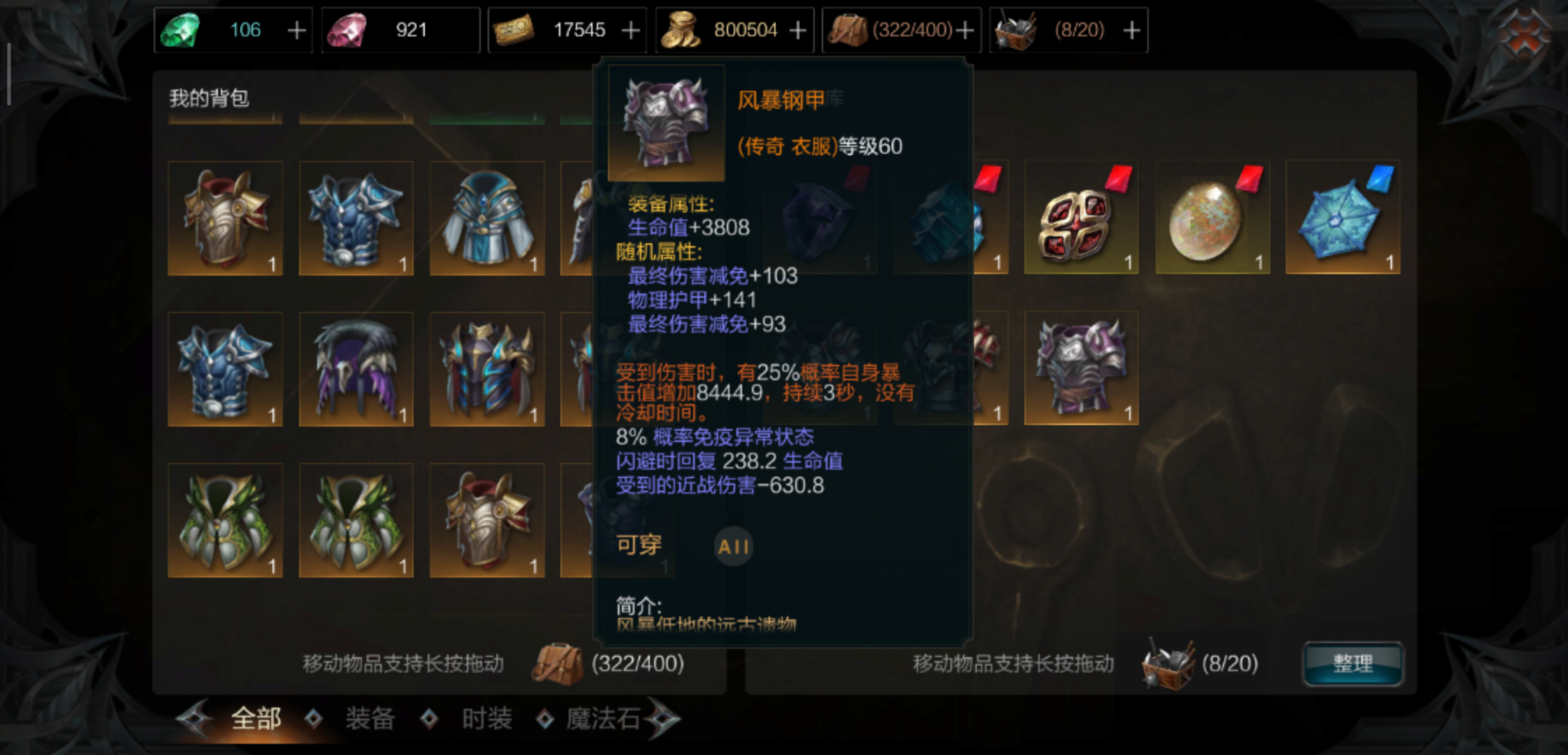The image size is (1568, 755).
Task: Open the backpack icon showing 322/400
Action: [x=850, y=29]
